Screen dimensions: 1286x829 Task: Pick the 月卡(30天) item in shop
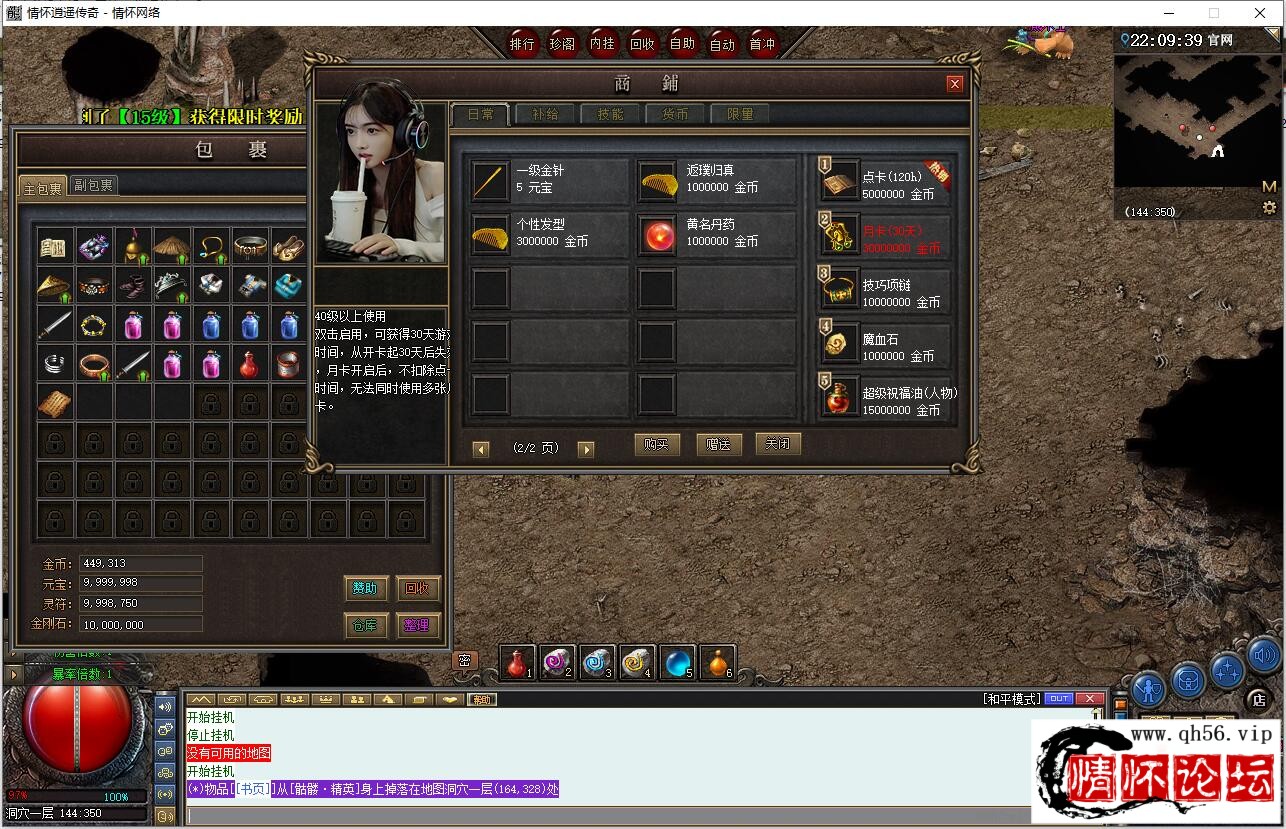click(x=884, y=234)
